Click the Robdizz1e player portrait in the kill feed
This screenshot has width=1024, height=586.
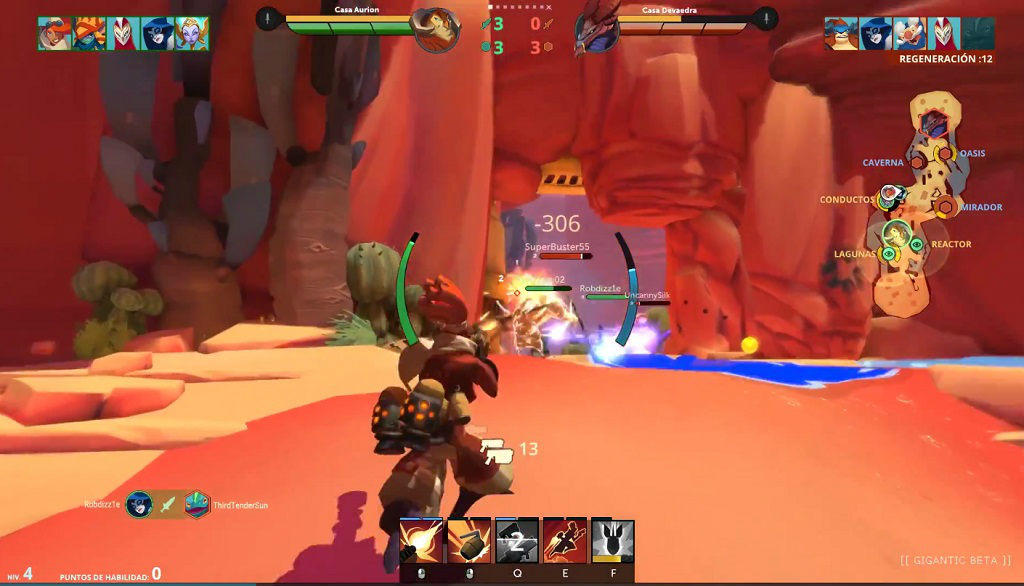(139, 505)
